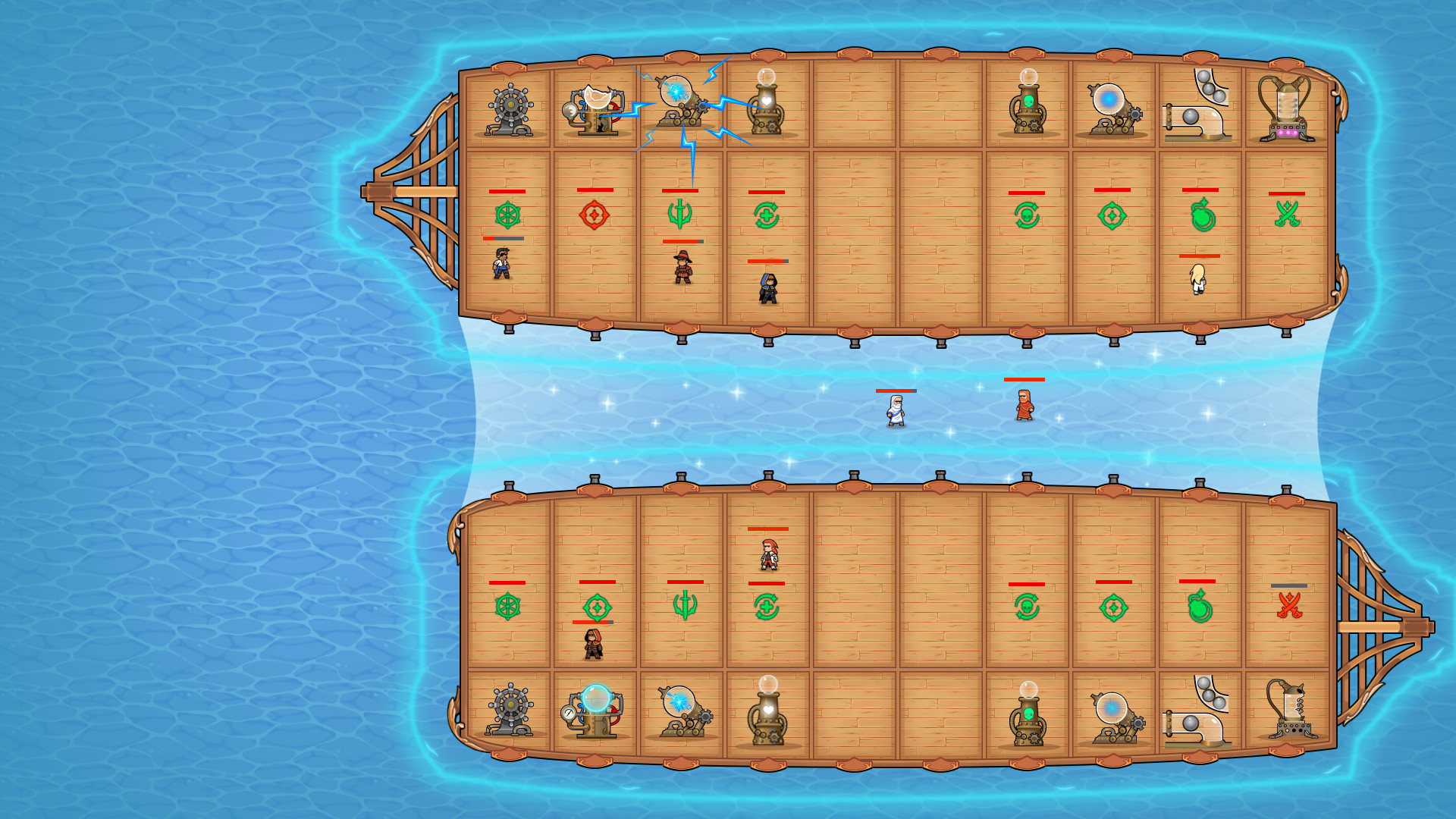Select the top ship's helm wheel station icon
The height and width of the screenshot is (819, 1456).
pyautogui.click(x=507, y=215)
